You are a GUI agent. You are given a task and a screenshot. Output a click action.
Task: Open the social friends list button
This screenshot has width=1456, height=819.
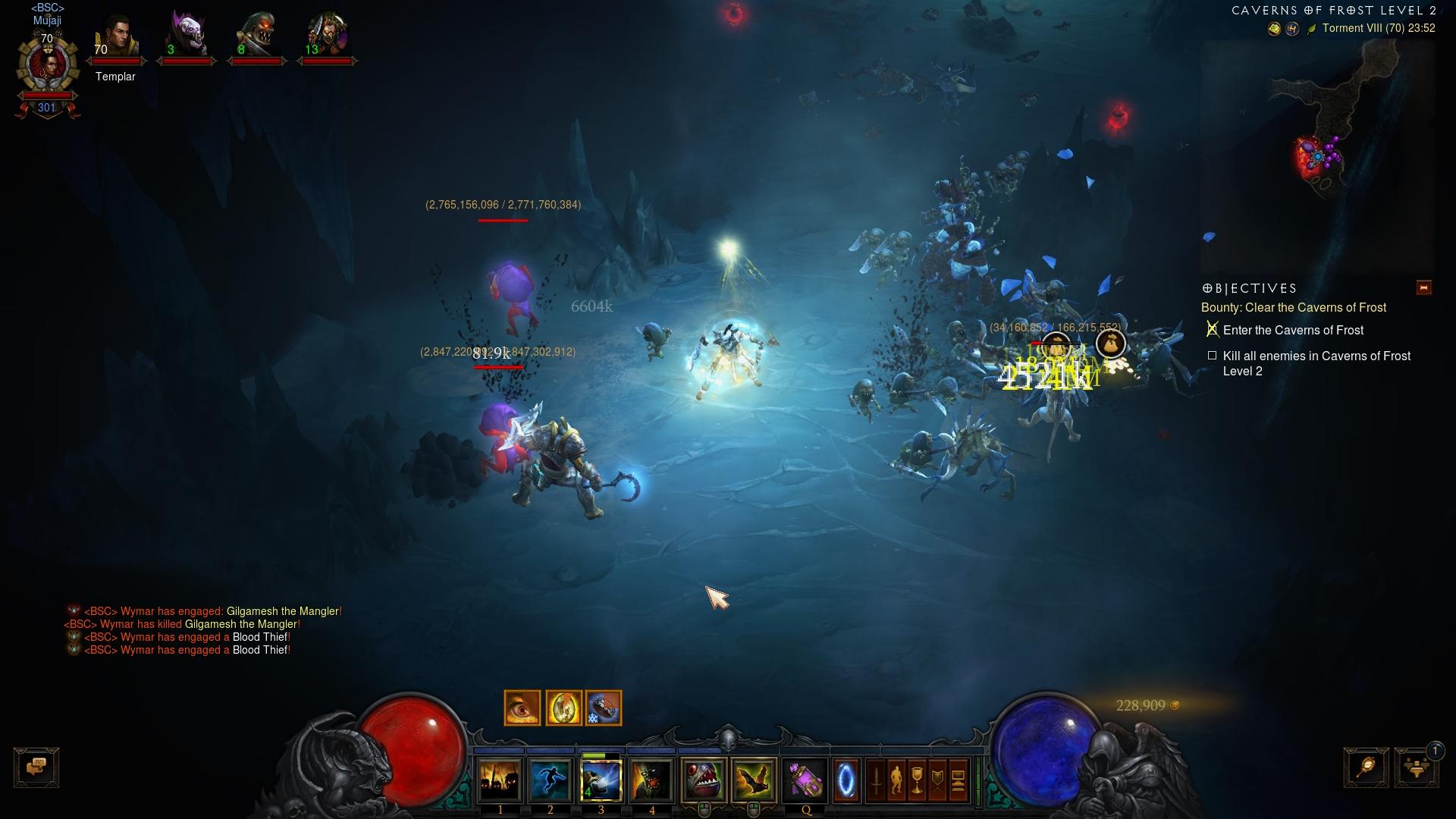1416,767
